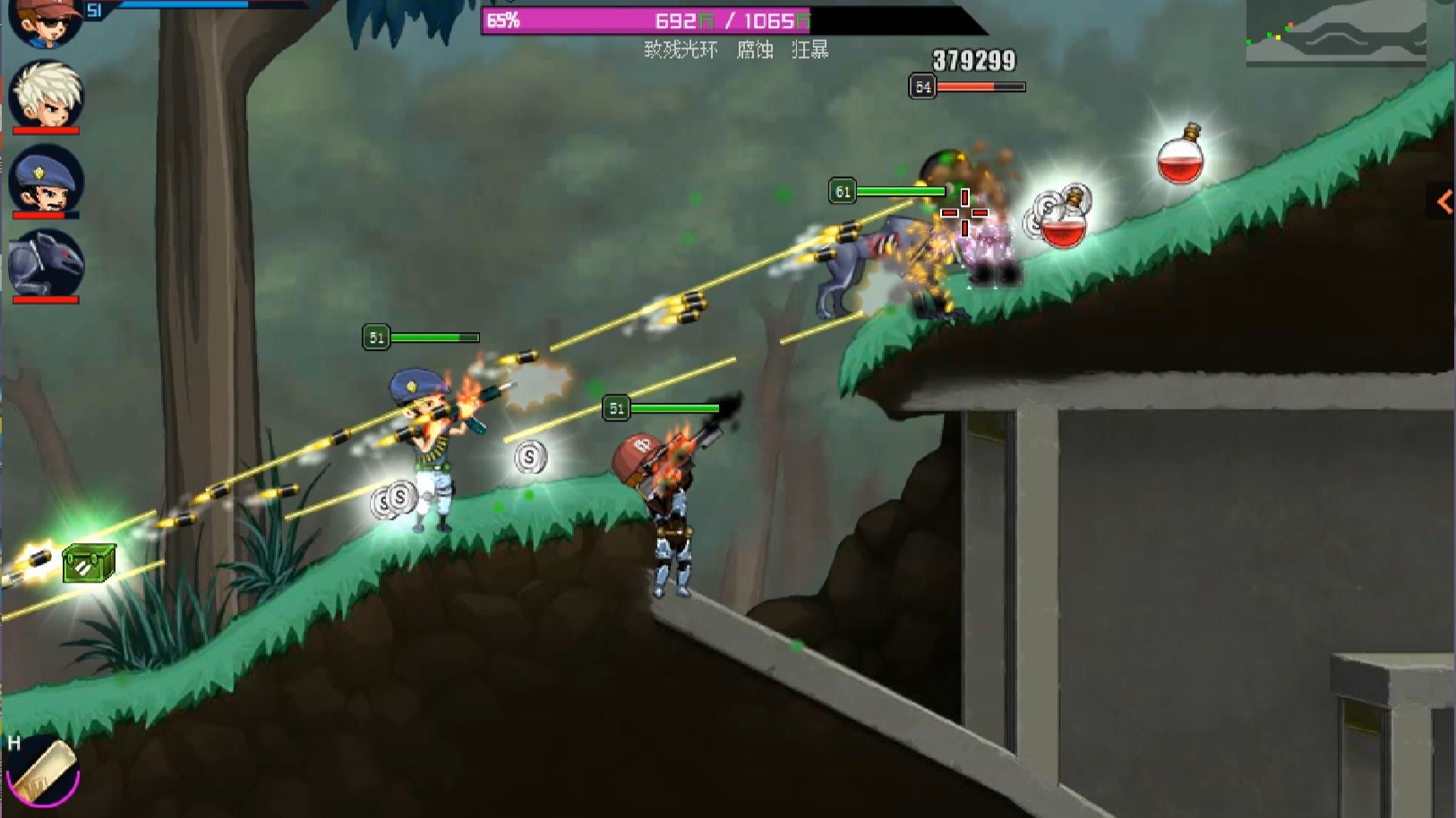The height and width of the screenshot is (818, 1456).
Task: Select the red-cap sunglasses character portrait
Action: point(45,22)
